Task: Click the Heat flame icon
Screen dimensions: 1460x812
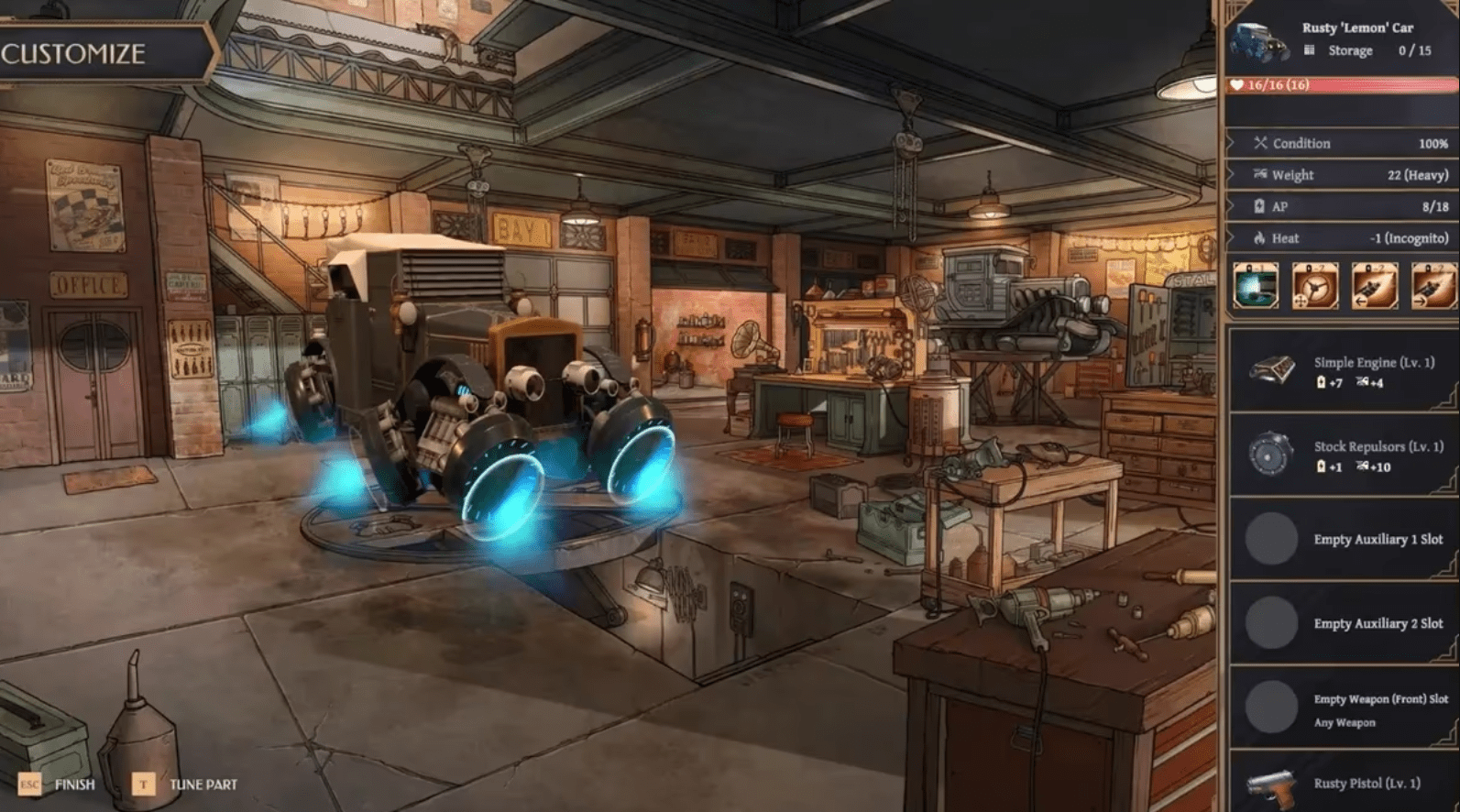Action: [x=1261, y=237]
